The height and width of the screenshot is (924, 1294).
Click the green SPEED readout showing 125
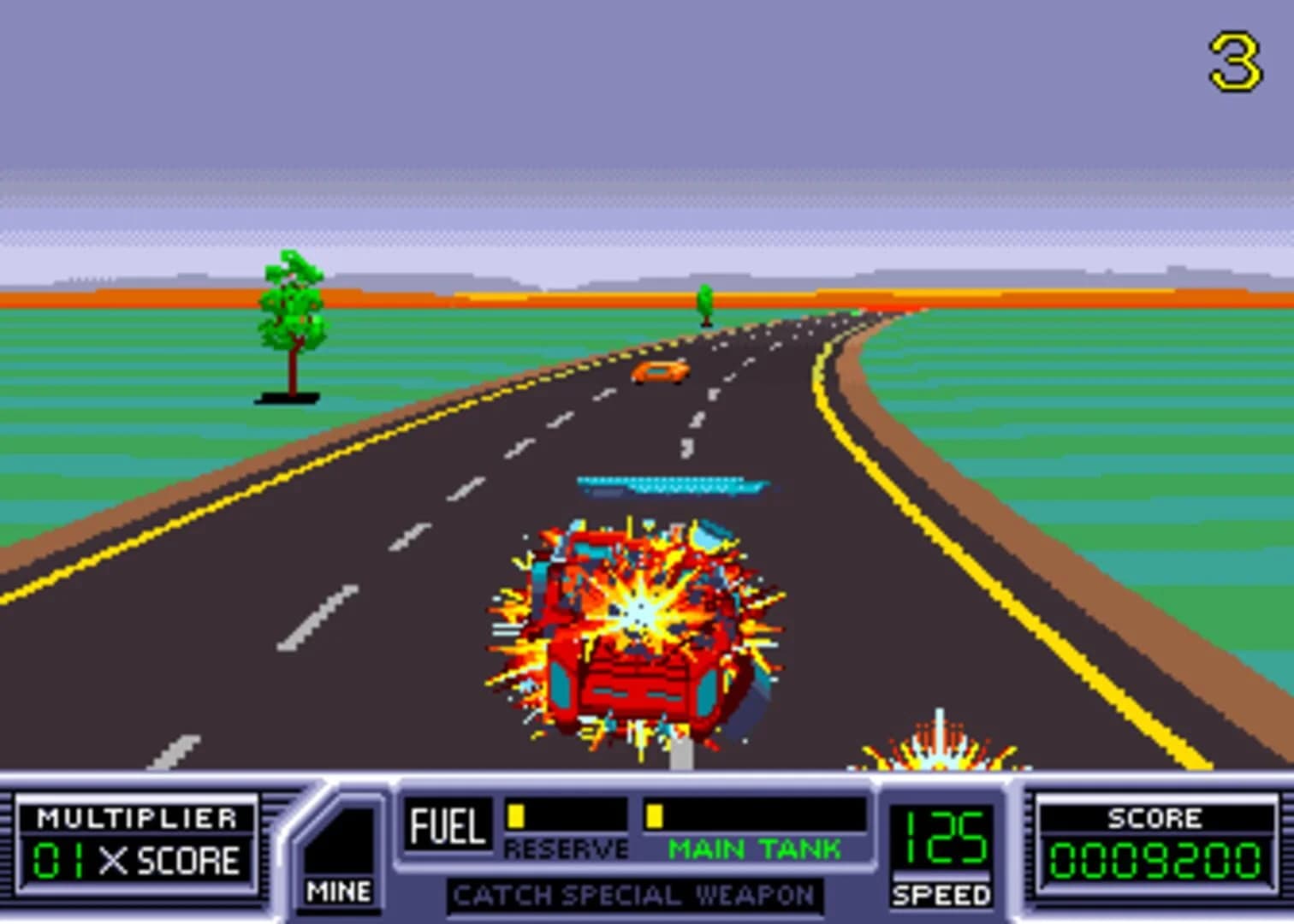pyautogui.click(x=946, y=838)
